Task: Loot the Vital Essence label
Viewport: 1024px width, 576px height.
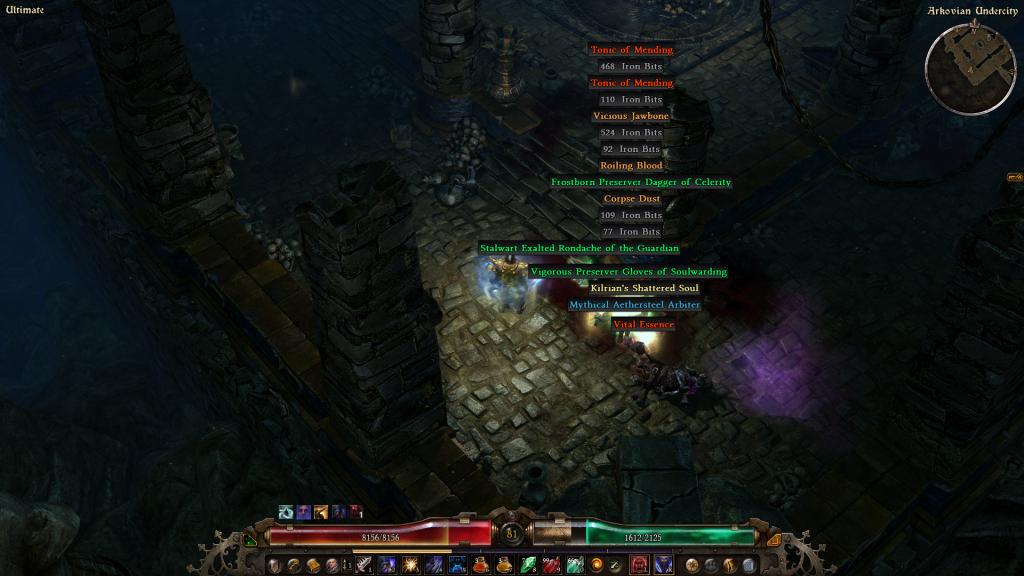Action: tap(644, 325)
